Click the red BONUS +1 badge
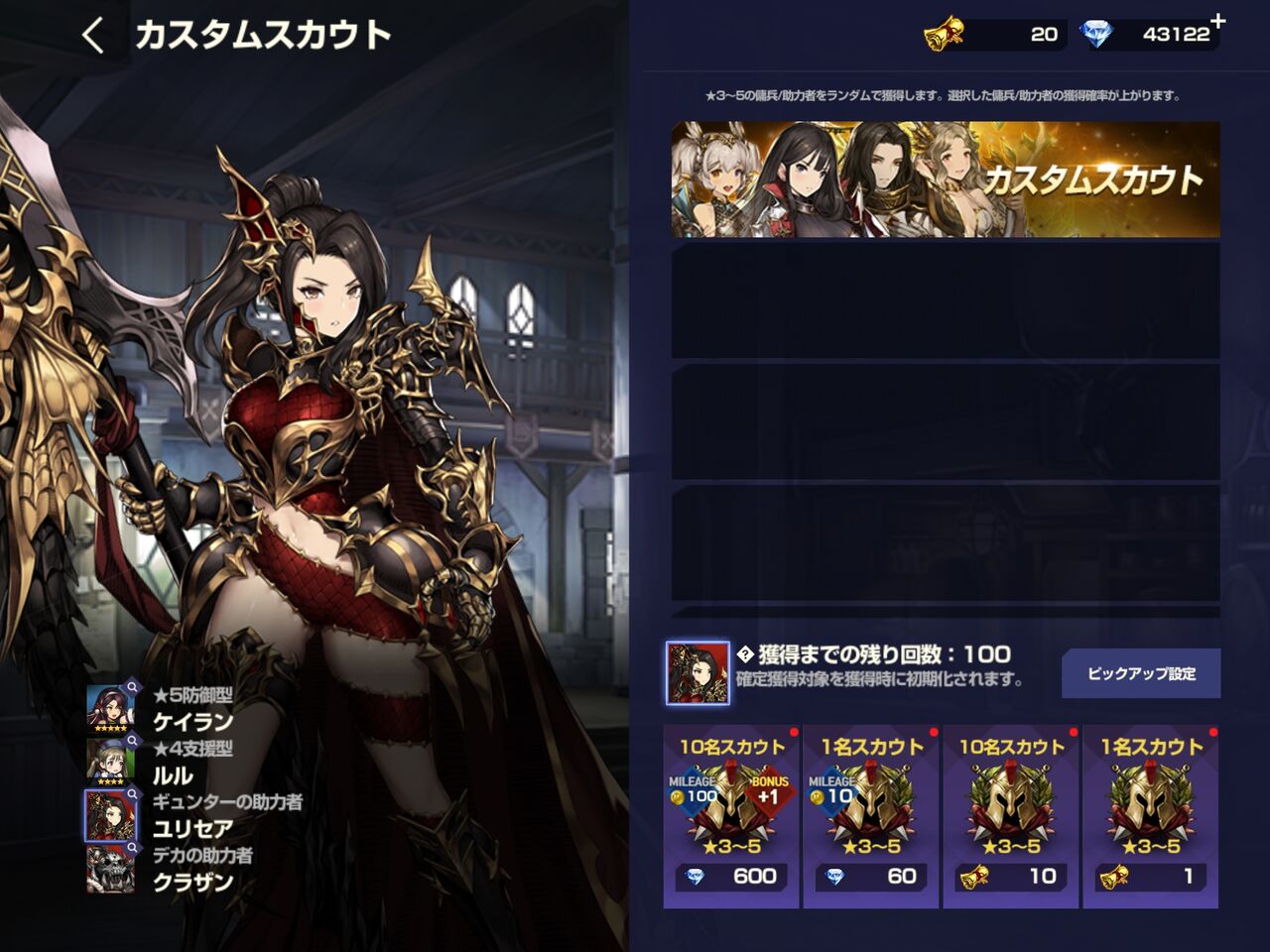Screen dimensions: 1270x952 [x=771, y=791]
